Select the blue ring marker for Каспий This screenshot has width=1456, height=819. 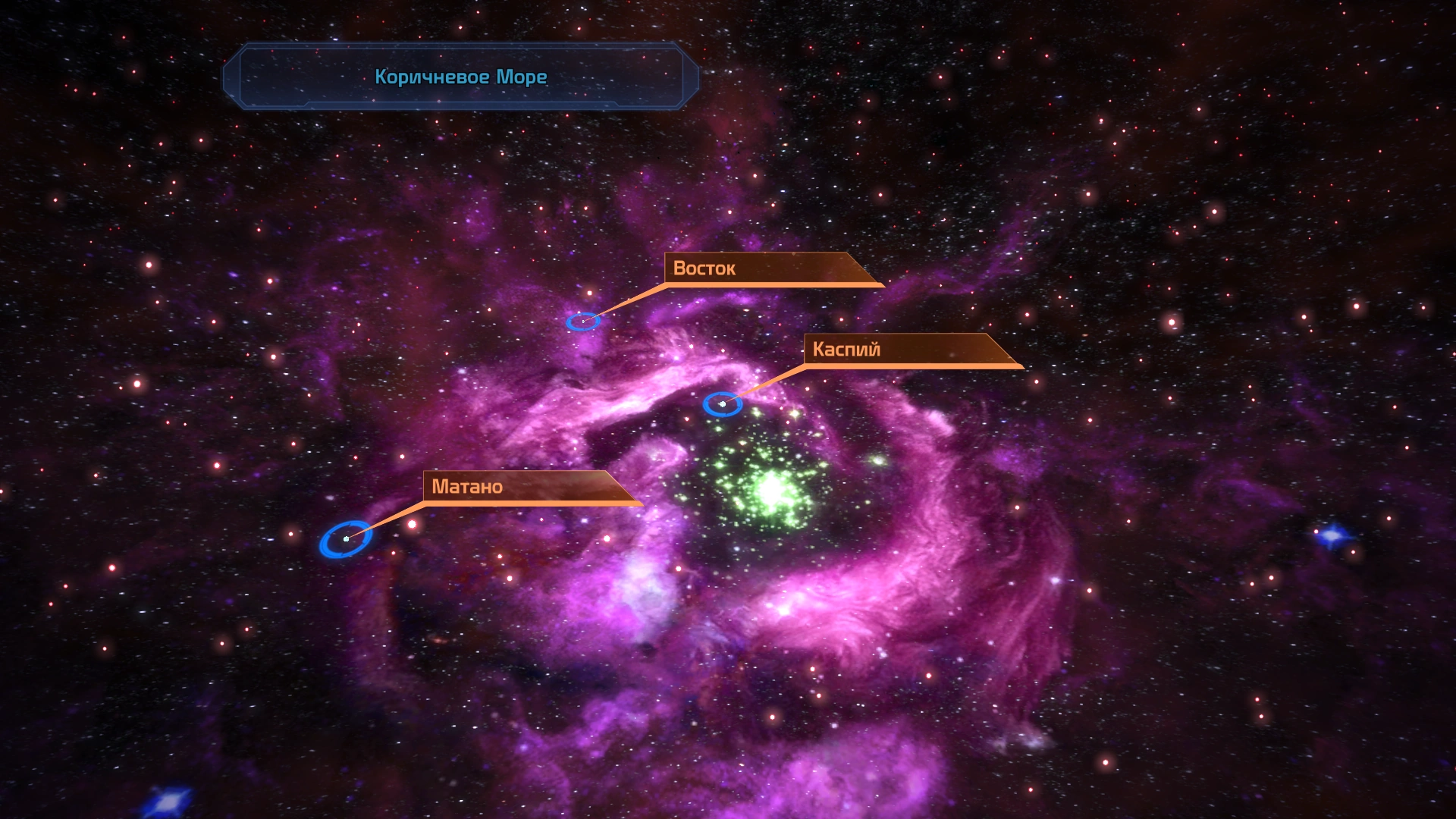point(722,404)
